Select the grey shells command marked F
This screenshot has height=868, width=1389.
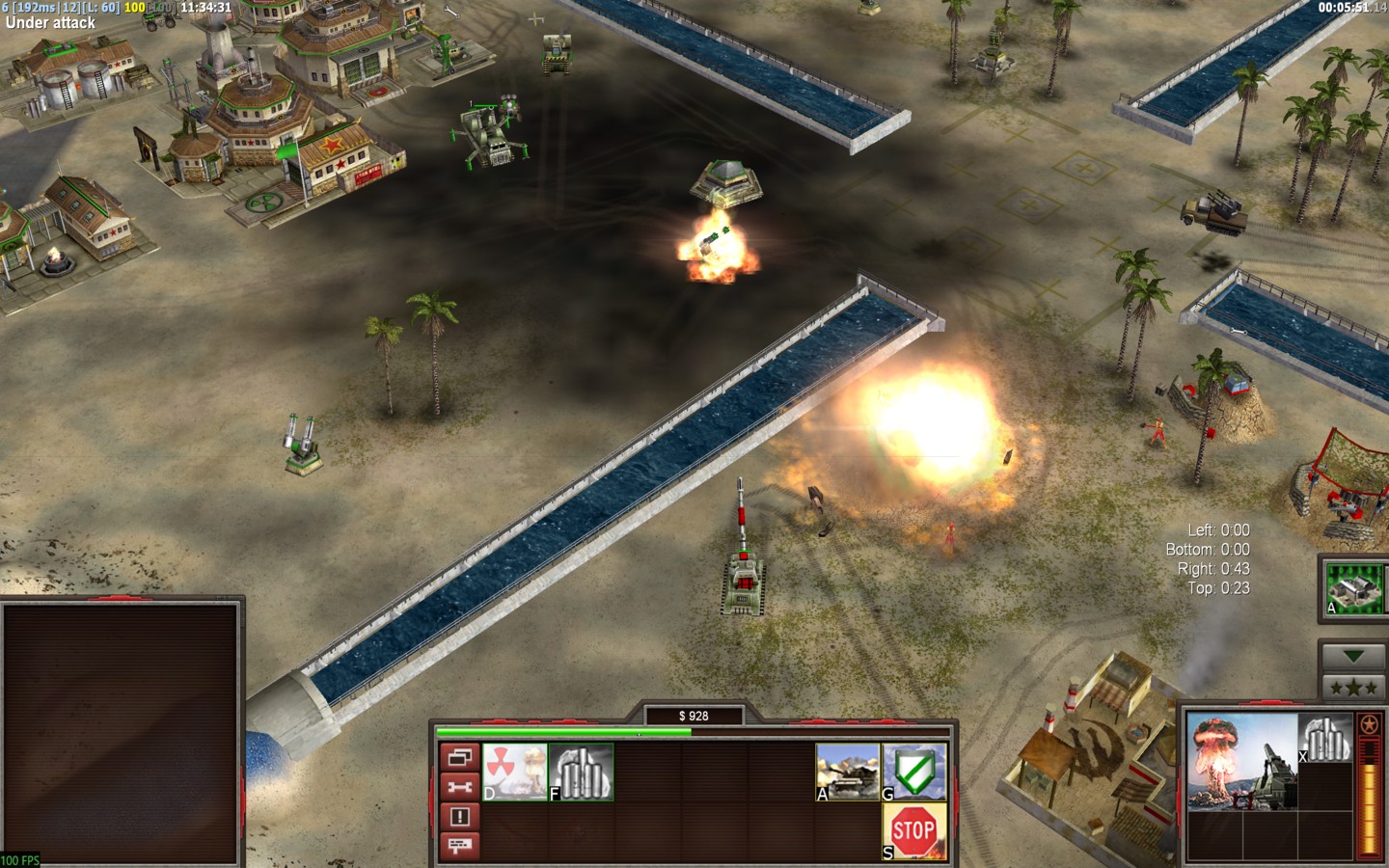click(x=582, y=772)
